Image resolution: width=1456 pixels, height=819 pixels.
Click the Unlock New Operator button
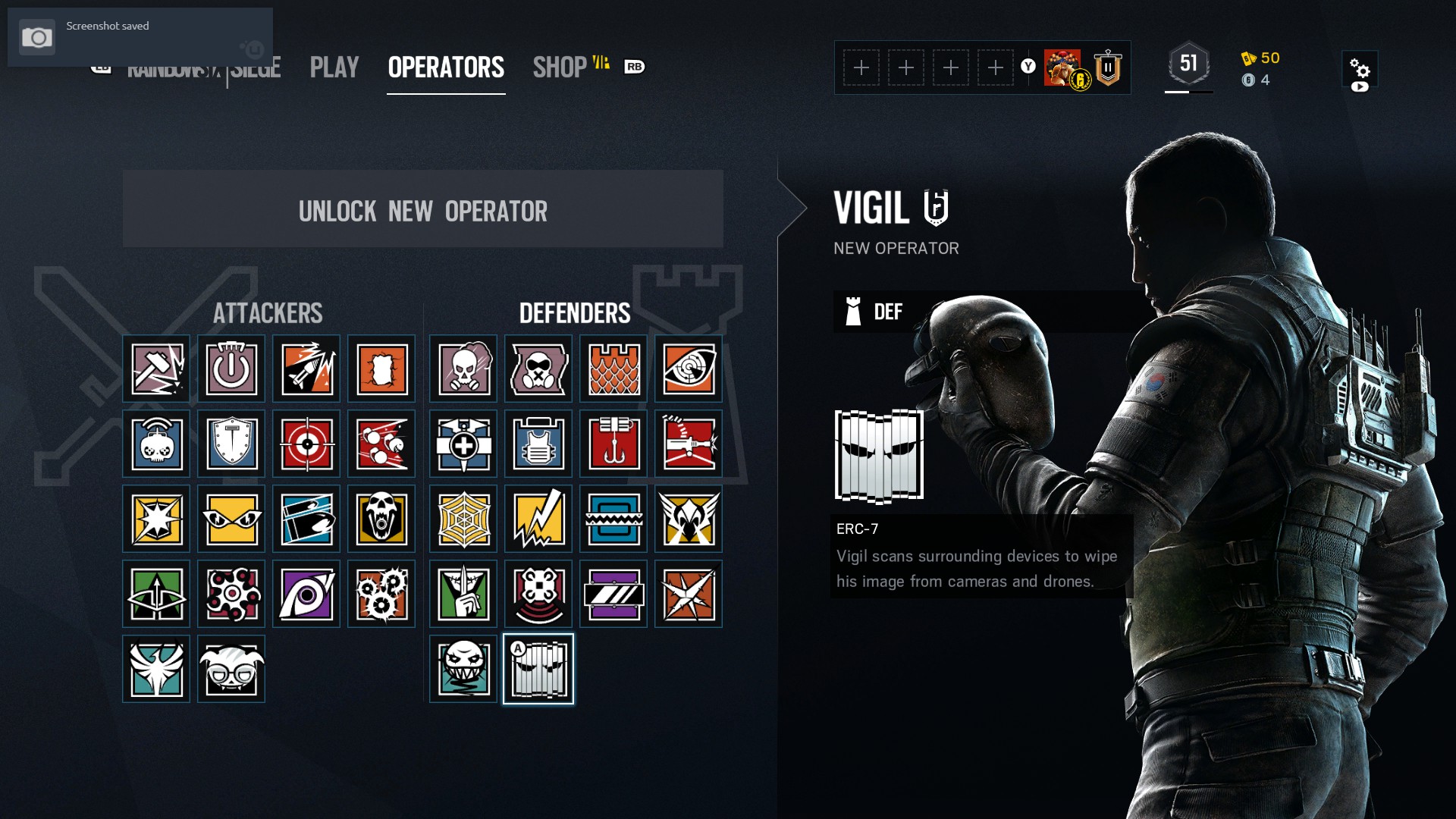click(422, 209)
